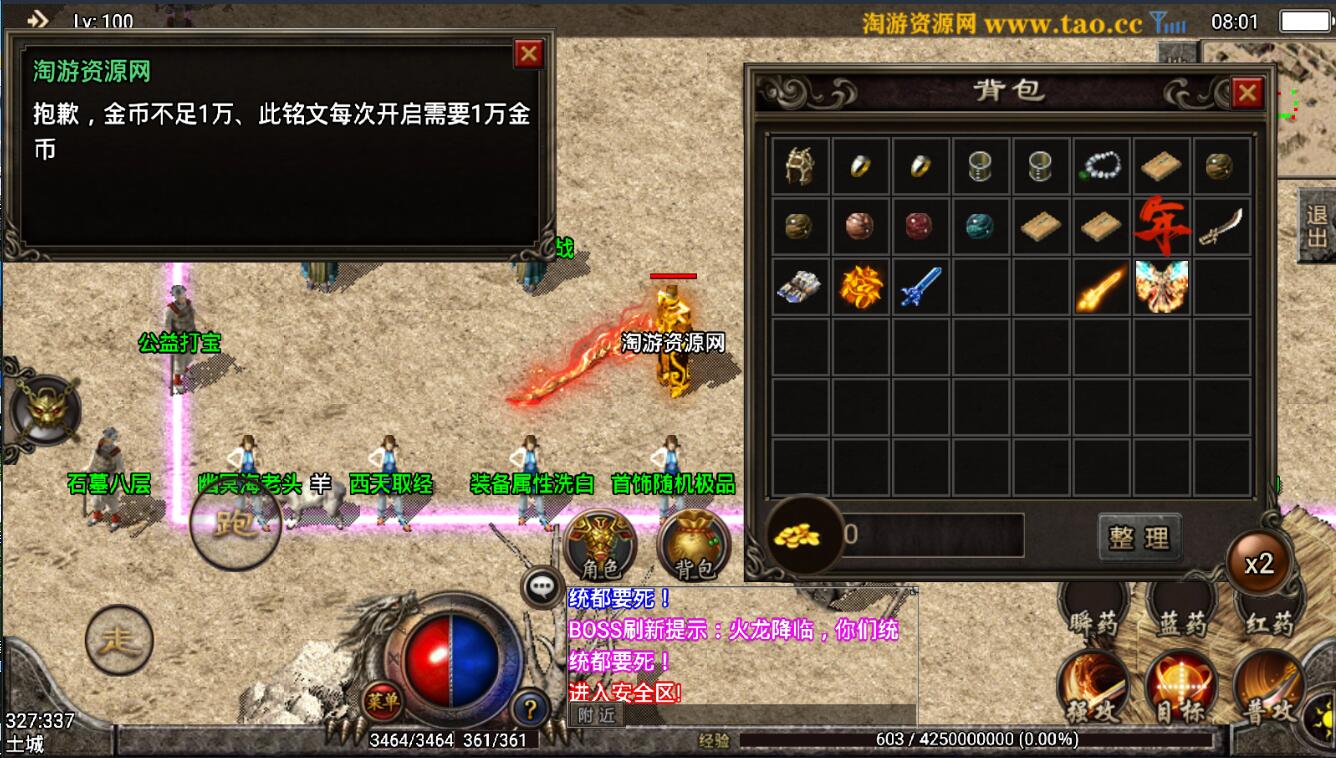
Task: Select the flaming golden sword item
Action: (x=1101, y=286)
